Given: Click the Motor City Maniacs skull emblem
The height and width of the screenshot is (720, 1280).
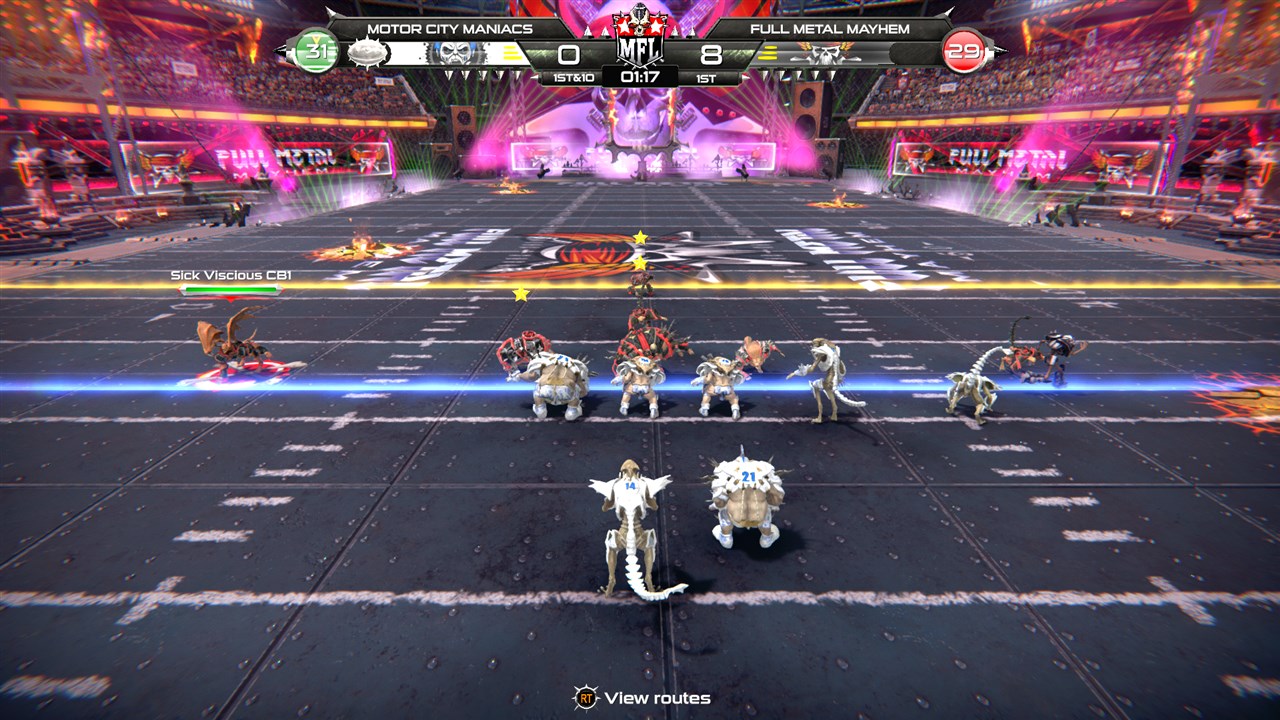Looking at the screenshot, I should tap(456, 54).
